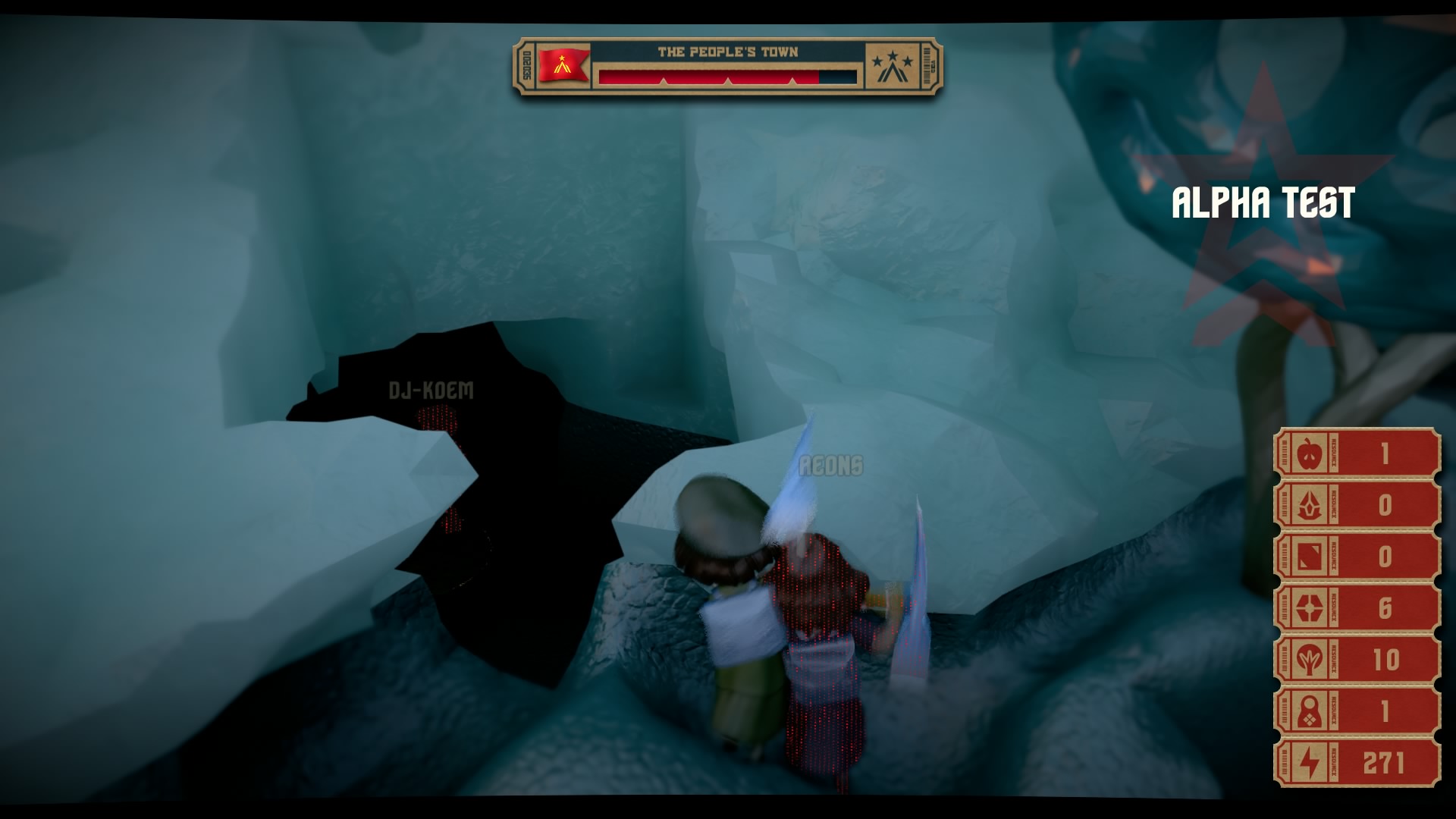Viewport: 1456px width, 819px height.
Task: Click the tree wood resource icon
Action: coord(1308,660)
